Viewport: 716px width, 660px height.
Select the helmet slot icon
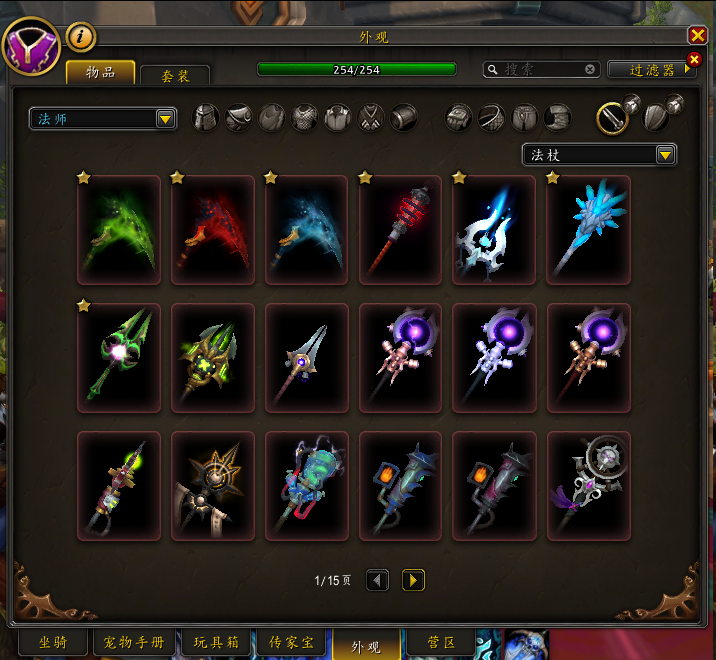pyautogui.click(x=205, y=118)
